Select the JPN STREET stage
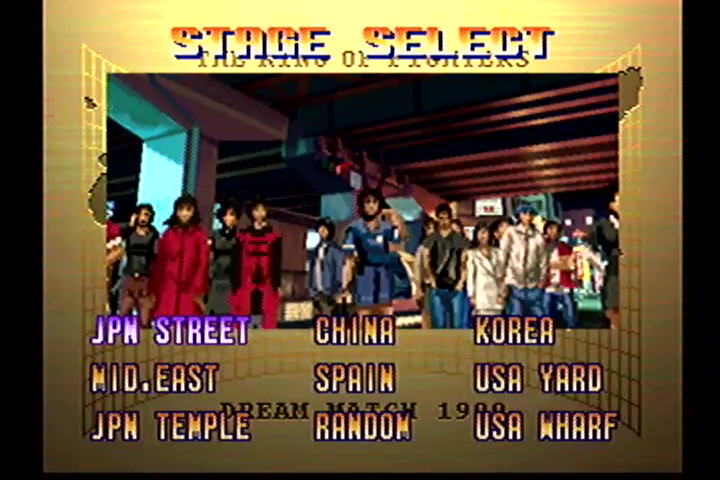Screen dimensions: 720x480 170,332
